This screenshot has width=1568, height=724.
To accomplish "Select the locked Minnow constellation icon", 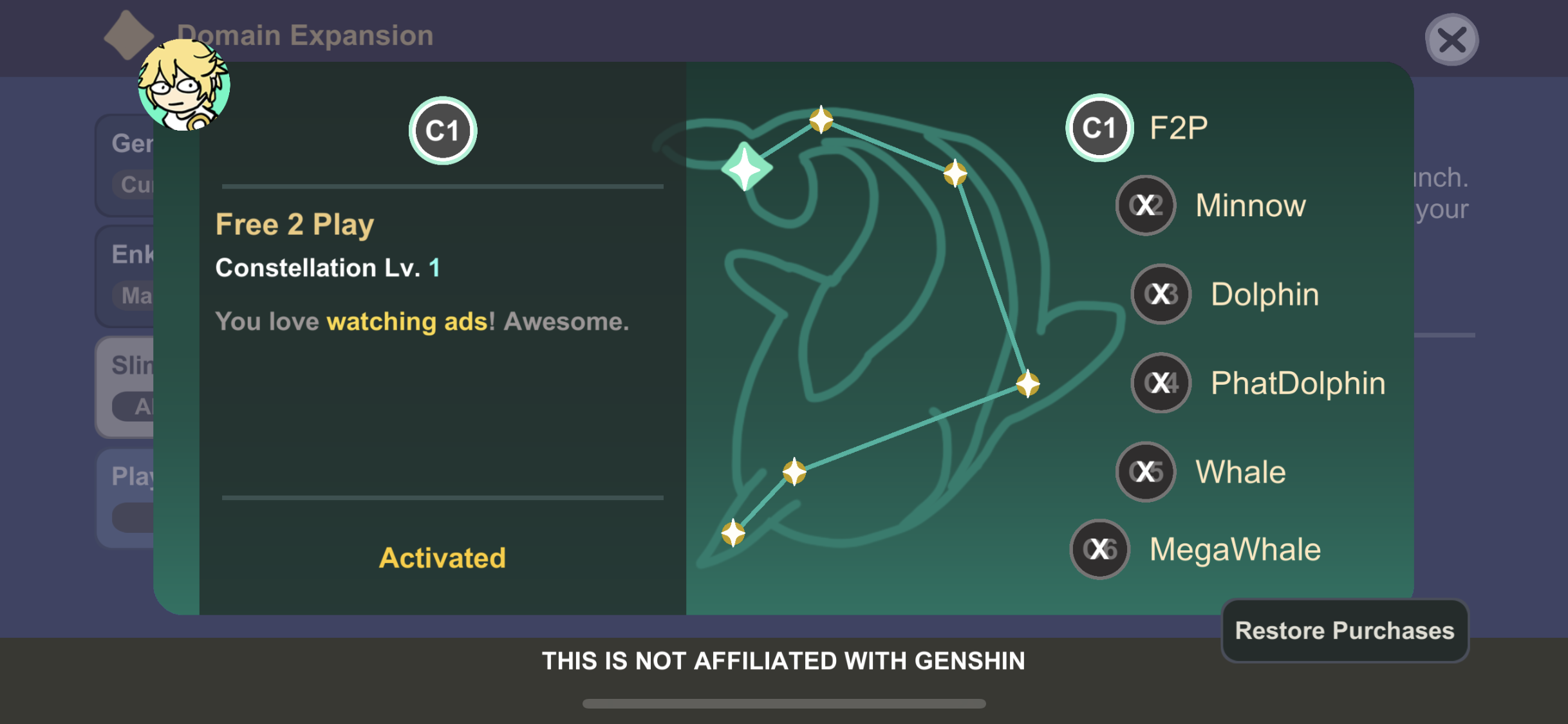I will [x=1145, y=205].
